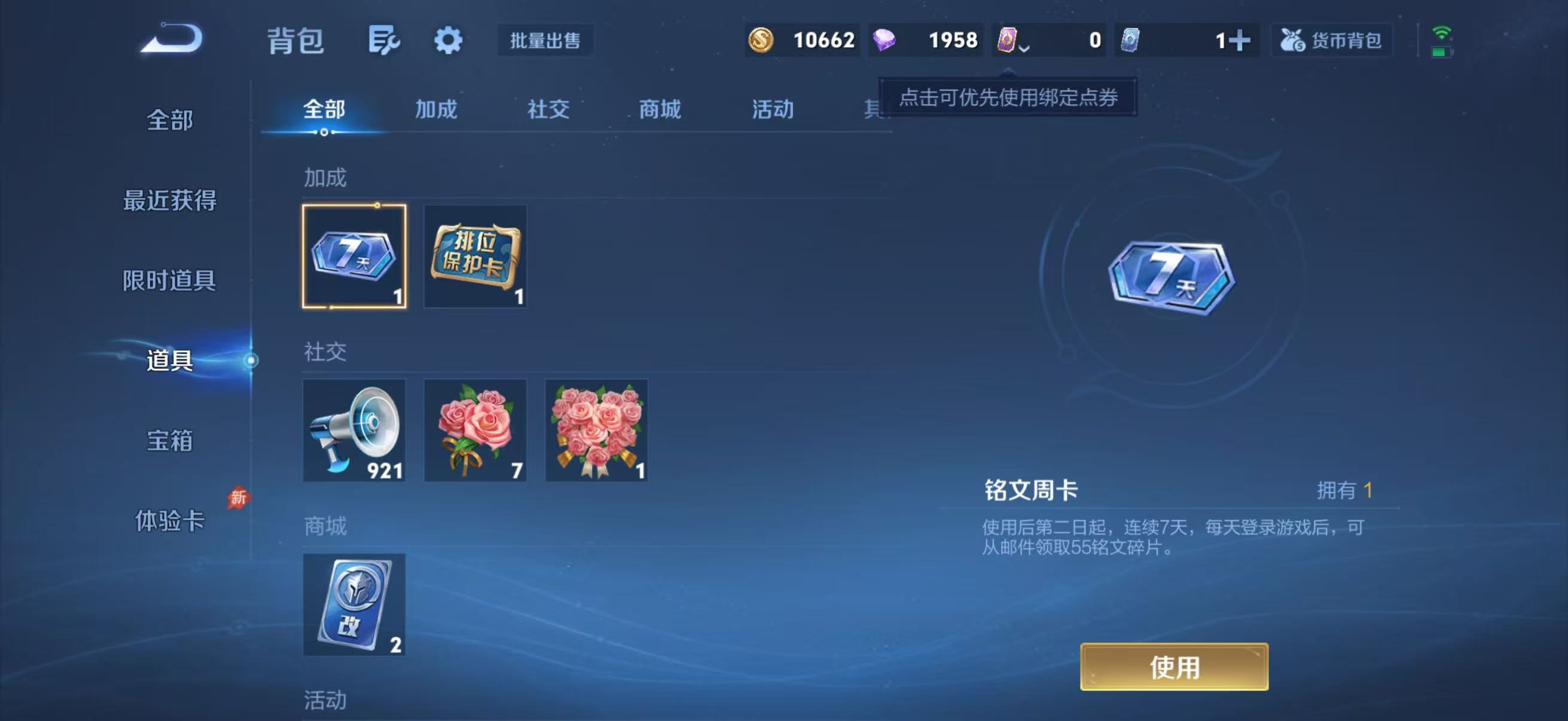
Task: Open the 货币背包 panel
Action: click(x=1331, y=39)
